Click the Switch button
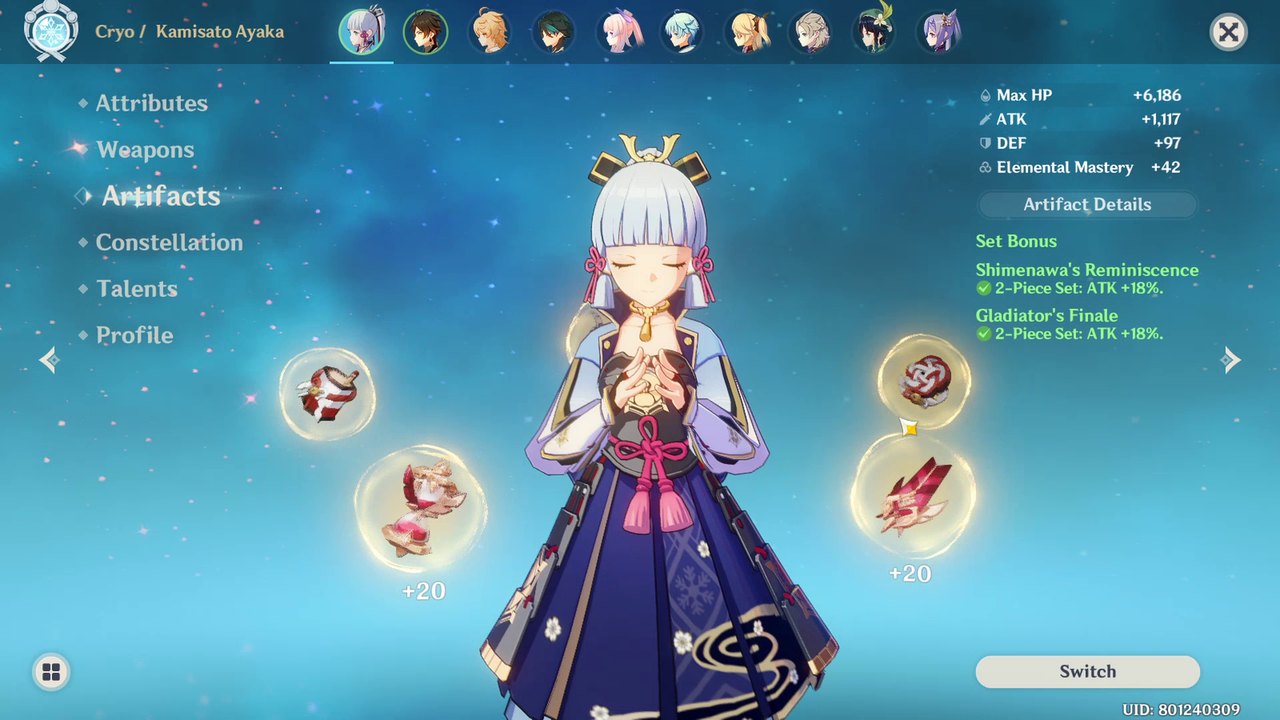 click(x=1087, y=672)
